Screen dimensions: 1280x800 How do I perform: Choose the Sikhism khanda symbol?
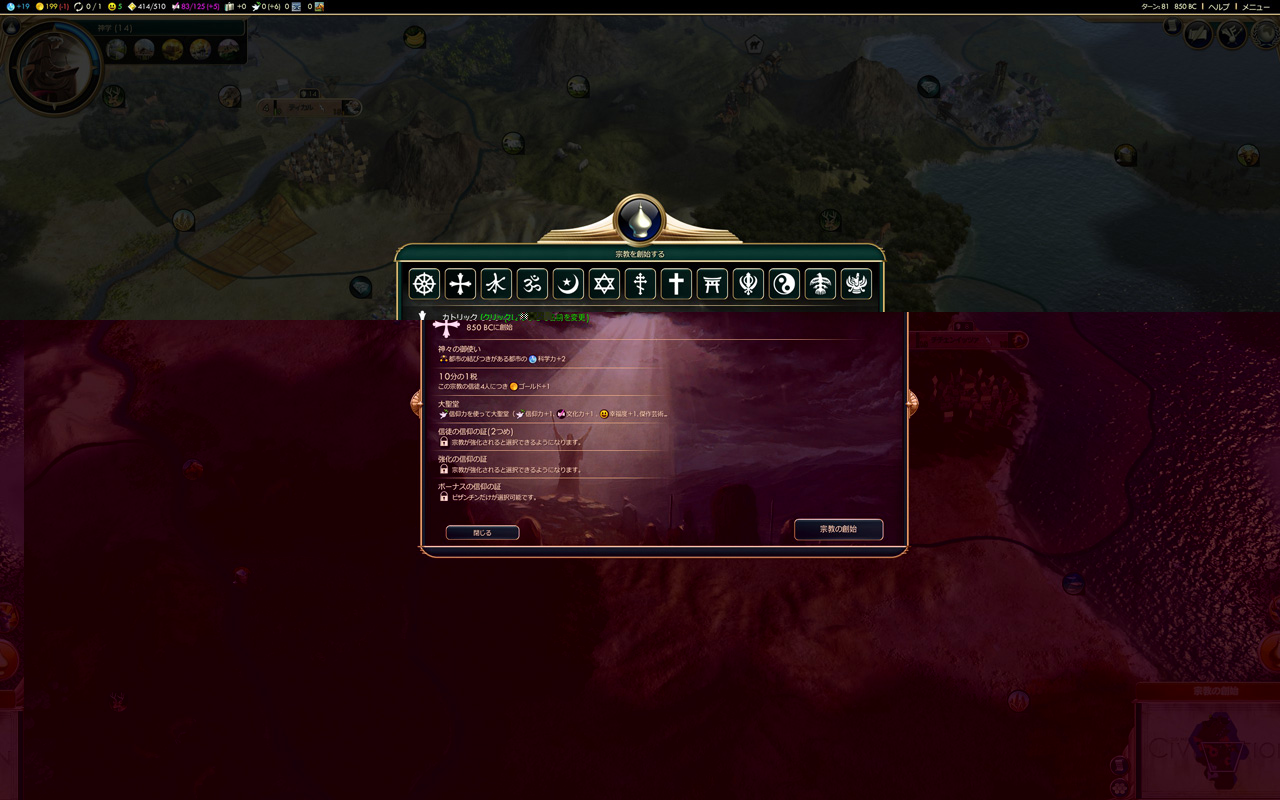(748, 284)
